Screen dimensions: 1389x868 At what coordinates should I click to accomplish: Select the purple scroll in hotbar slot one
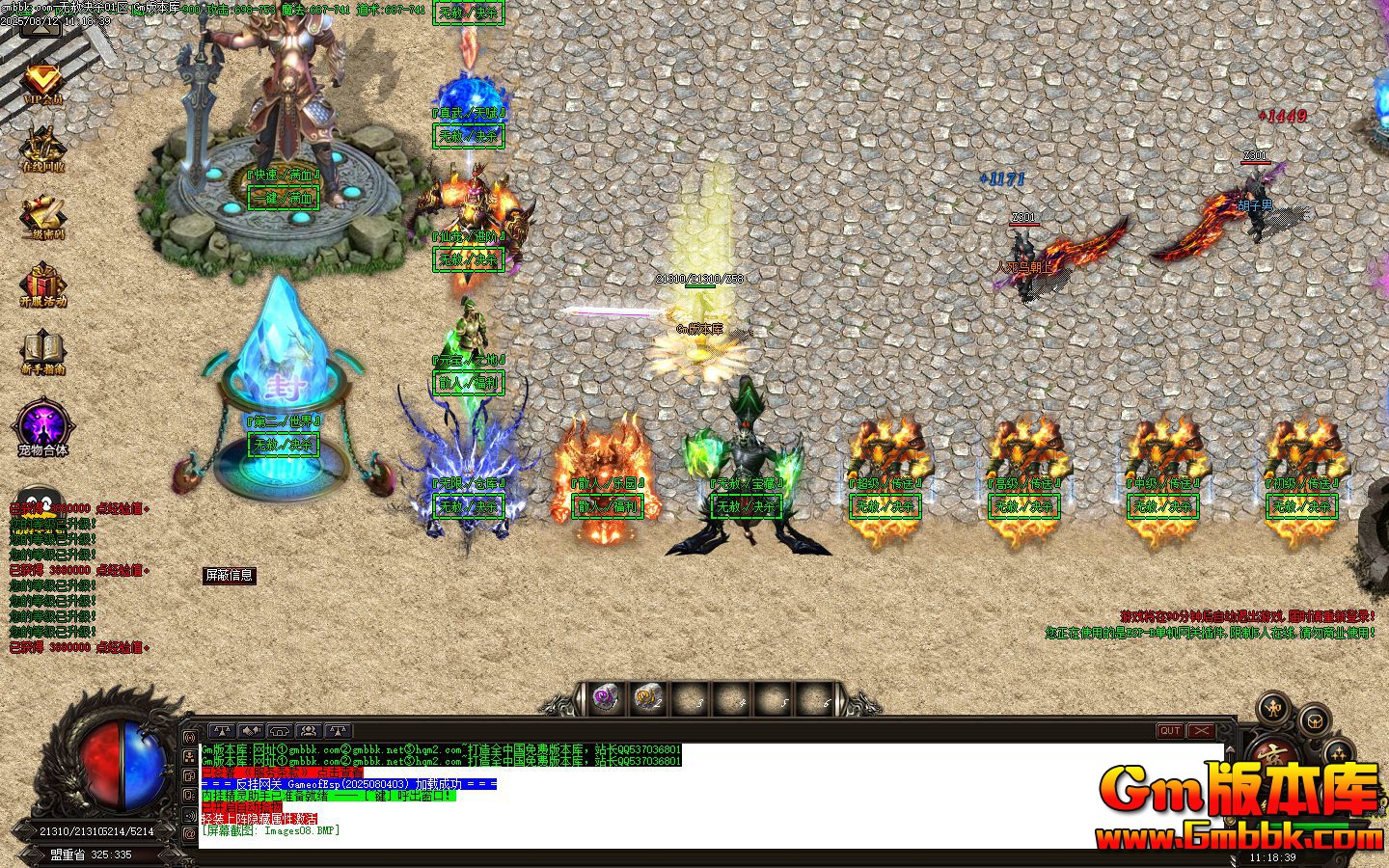click(605, 698)
